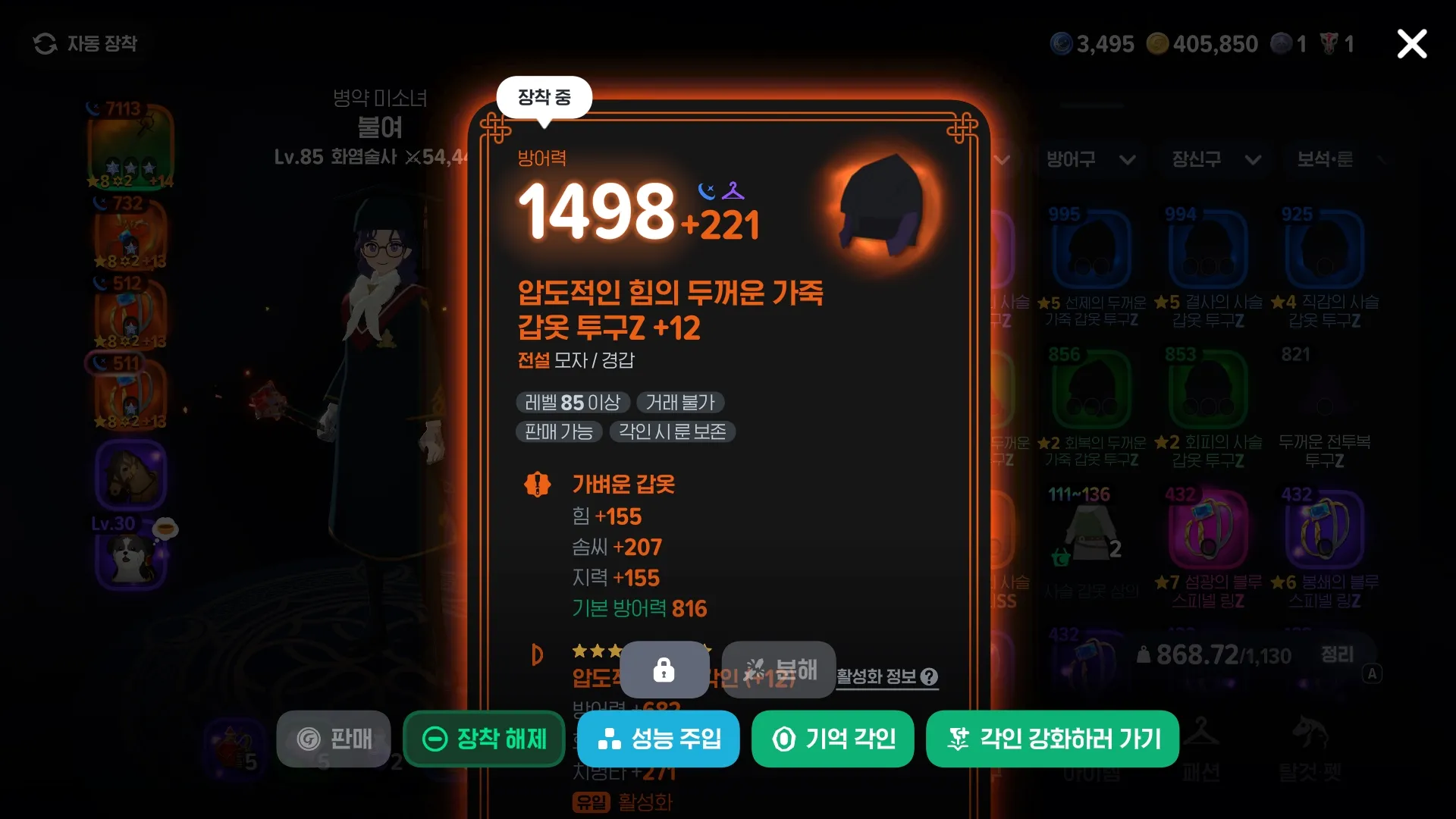Click the lock icon on the engraving row

[x=664, y=670]
